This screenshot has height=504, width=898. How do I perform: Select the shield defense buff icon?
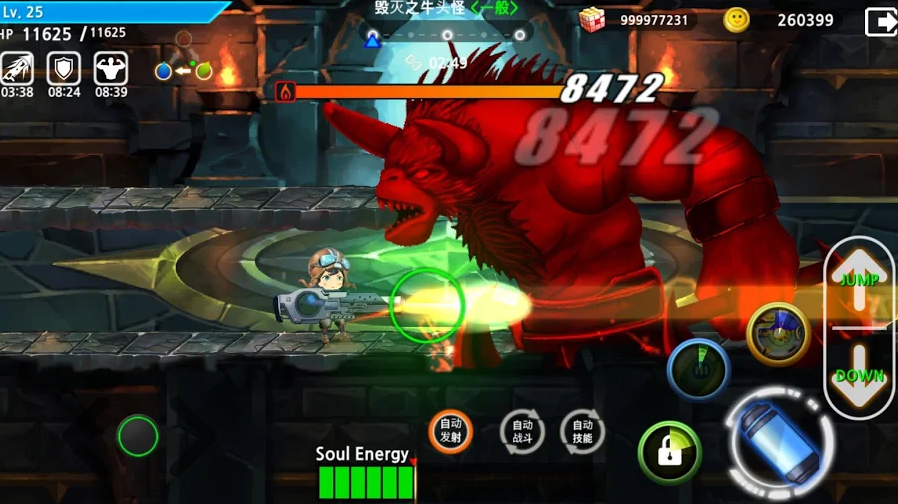(x=64, y=68)
